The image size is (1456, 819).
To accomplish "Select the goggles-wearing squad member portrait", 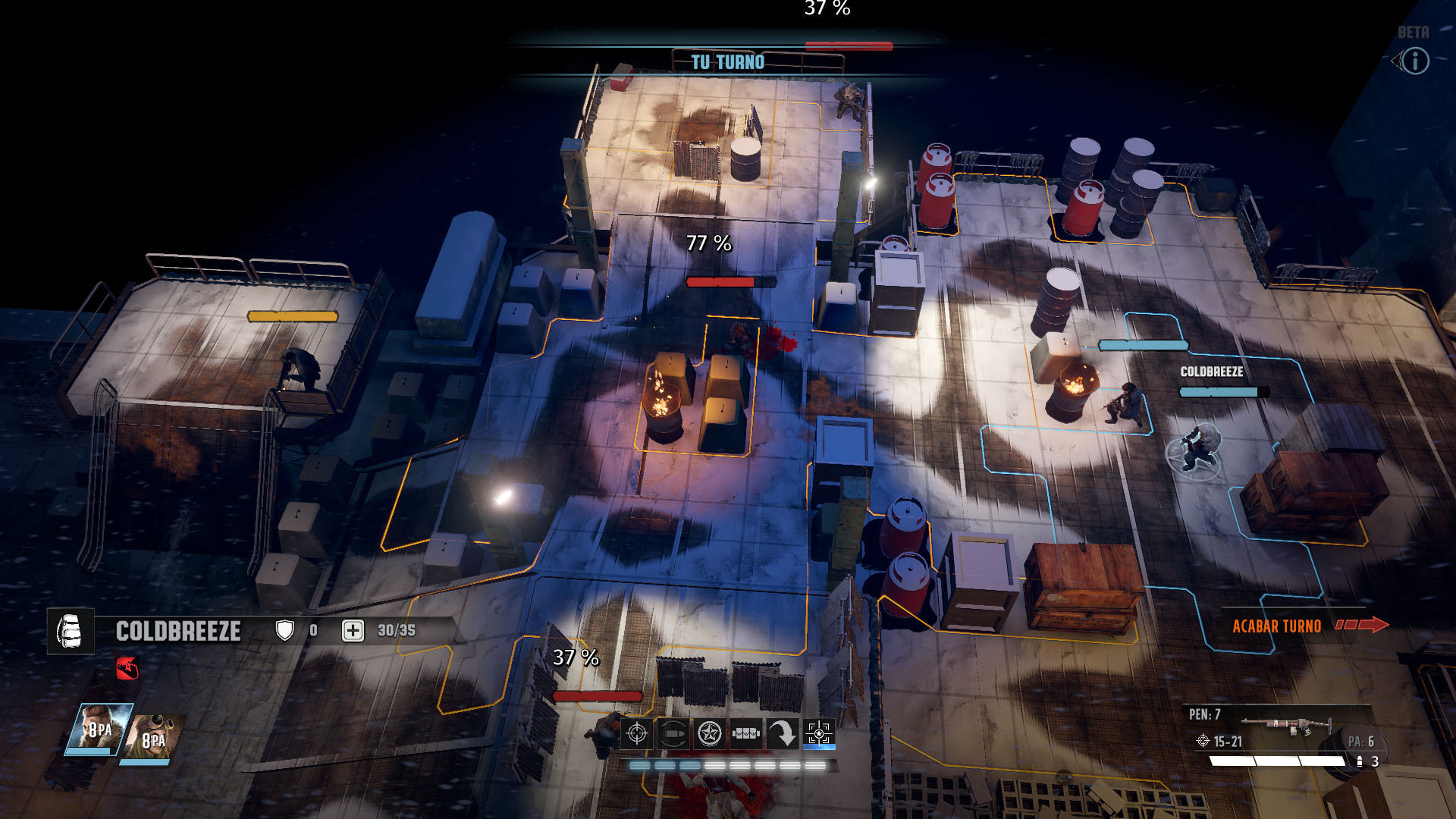I will (155, 736).
